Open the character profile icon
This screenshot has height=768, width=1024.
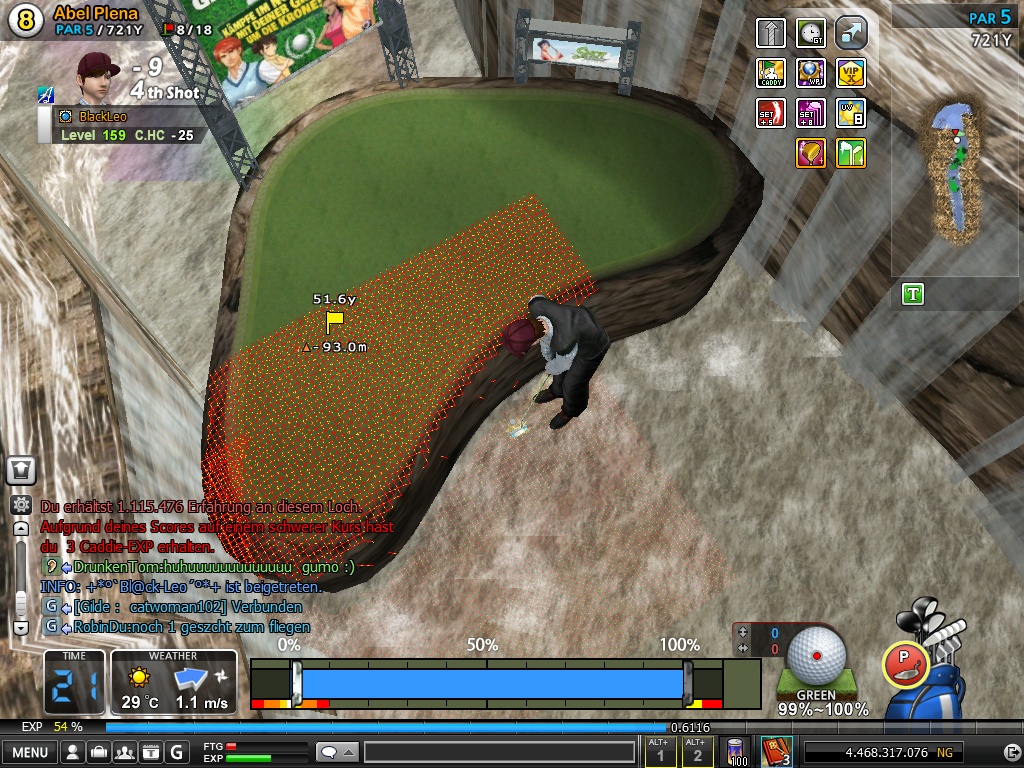click(x=73, y=752)
